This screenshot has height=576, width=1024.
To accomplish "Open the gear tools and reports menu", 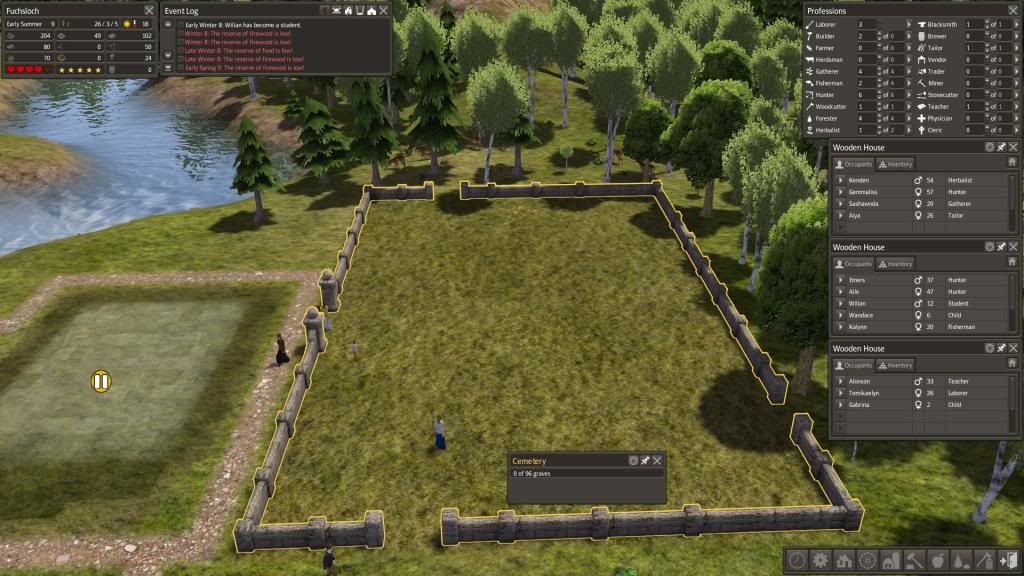I will [821, 560].
